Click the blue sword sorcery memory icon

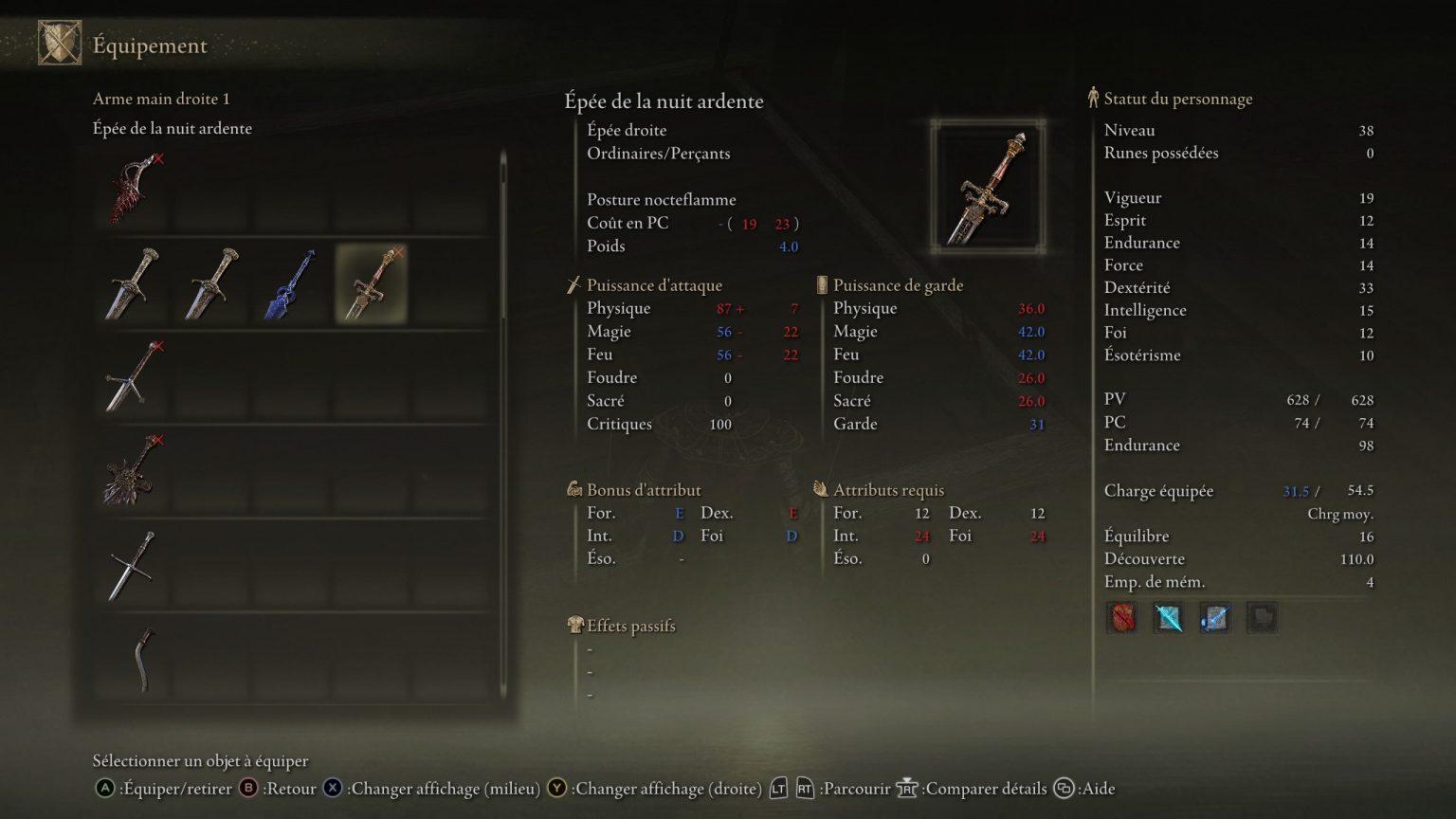1215,618
